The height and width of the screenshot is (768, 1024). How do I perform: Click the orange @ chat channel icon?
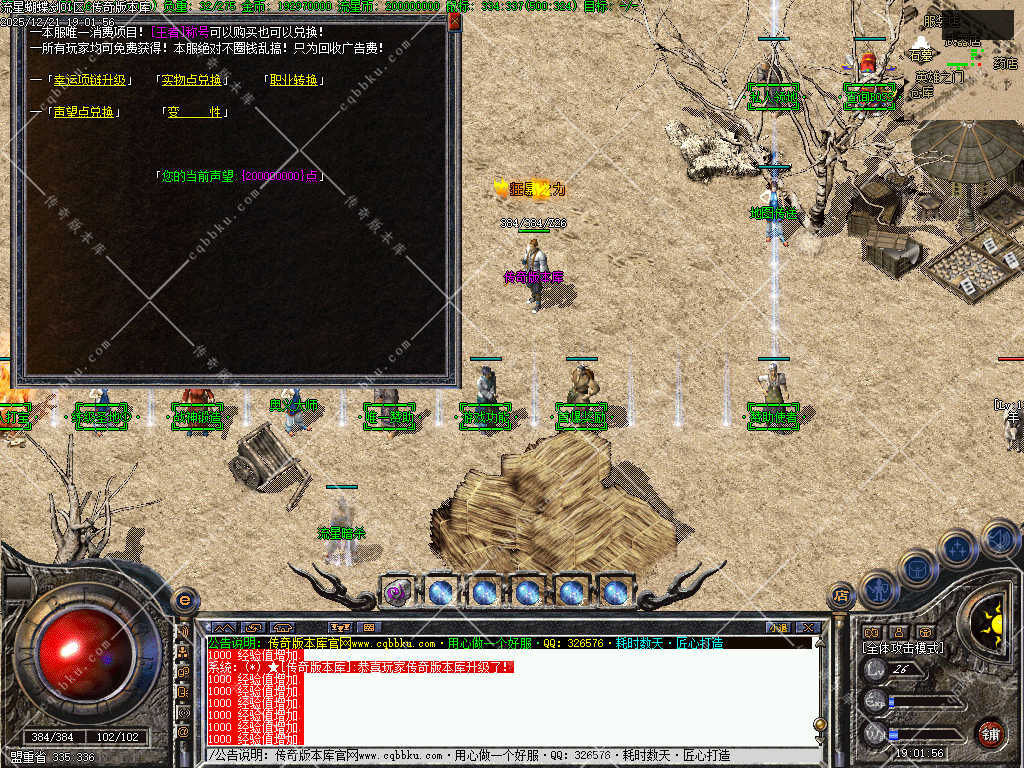(x=184, y=732)
